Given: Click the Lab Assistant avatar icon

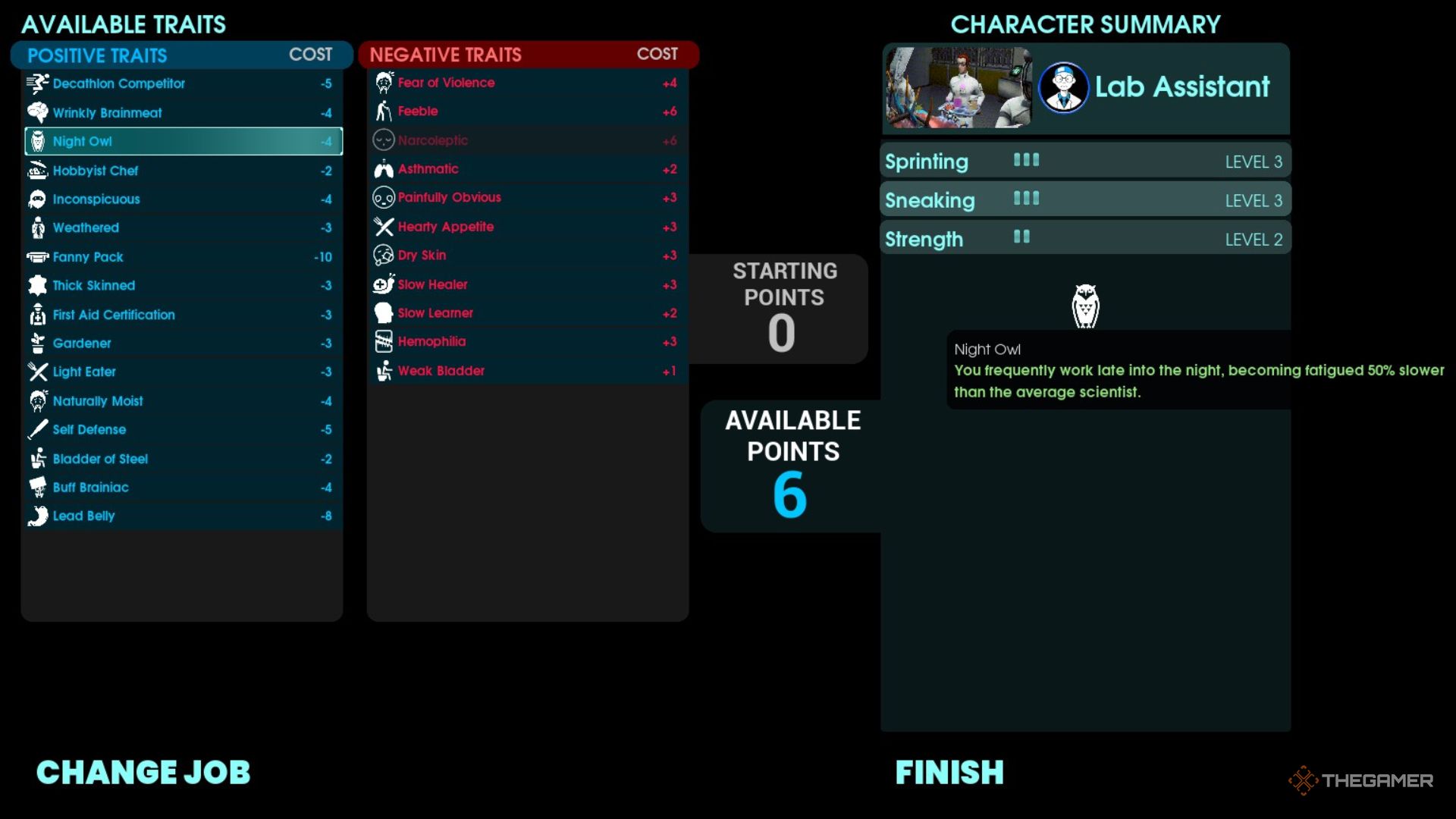Looking at the screenshot, I should tap(1065, 86).
